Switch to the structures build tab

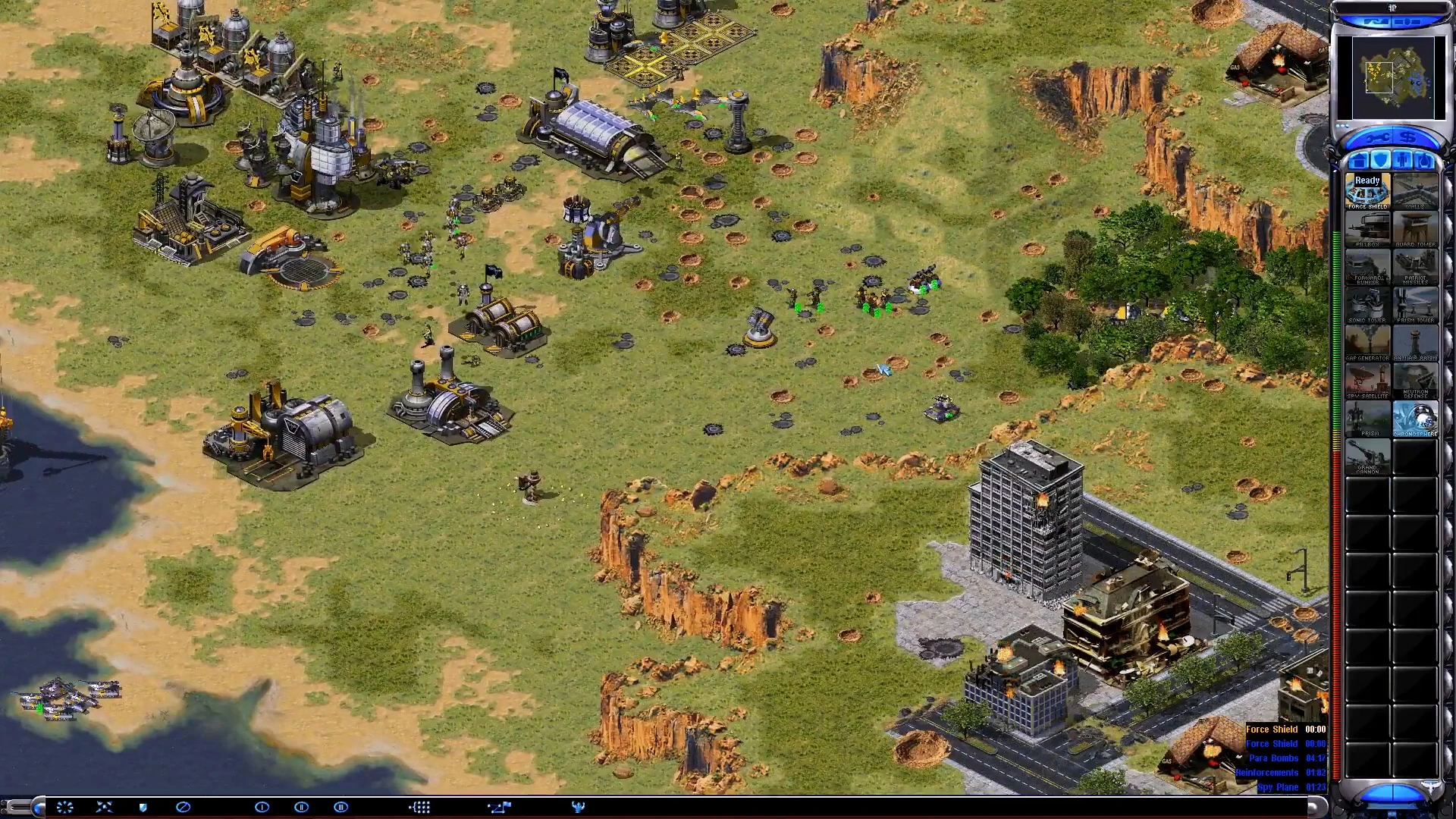[x=1358, y=161]
